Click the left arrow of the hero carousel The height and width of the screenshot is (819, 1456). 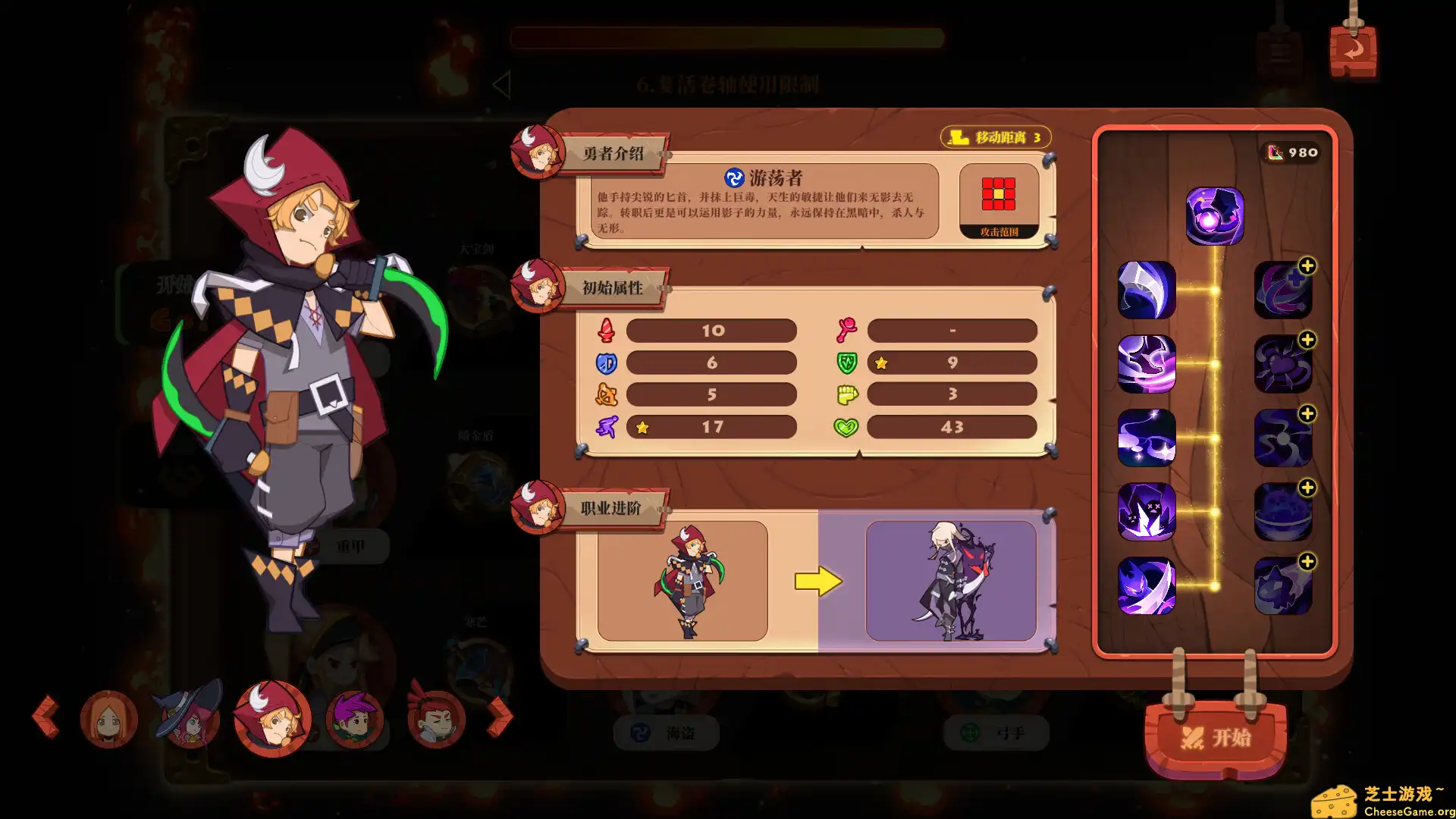[x=47, y=717]
